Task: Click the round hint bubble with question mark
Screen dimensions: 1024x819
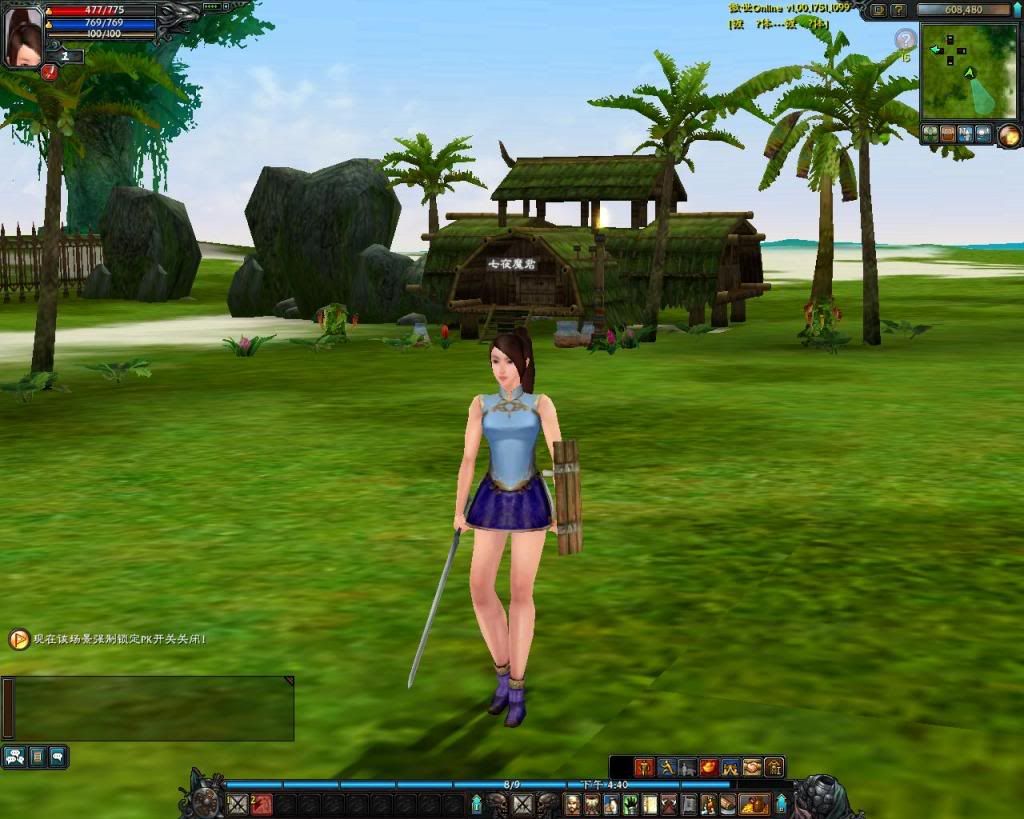Action: (x=905, y=40)
